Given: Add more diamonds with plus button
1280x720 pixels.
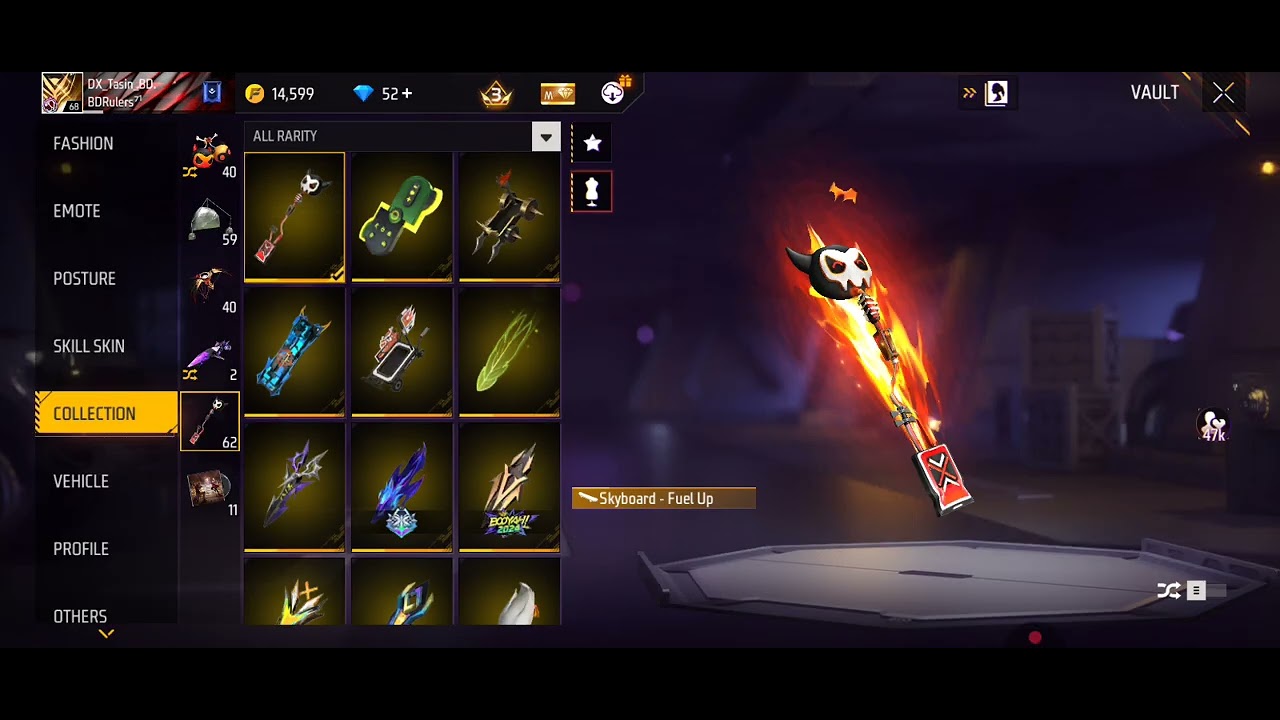Looking at the screenshot, I should tap(406, 93).
